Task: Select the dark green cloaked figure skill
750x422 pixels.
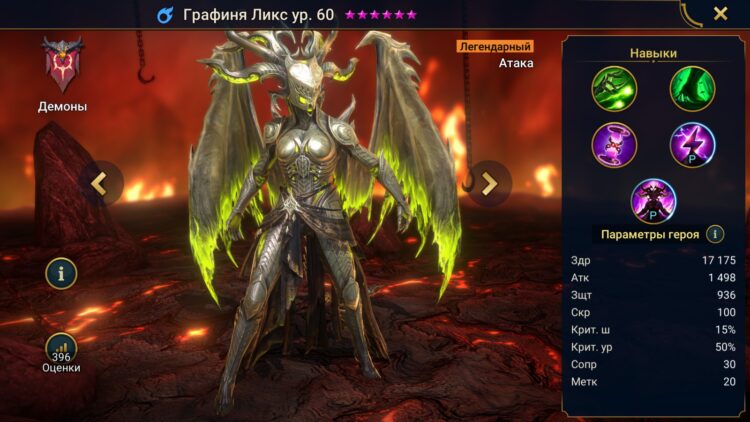Action: click(692, 88)
